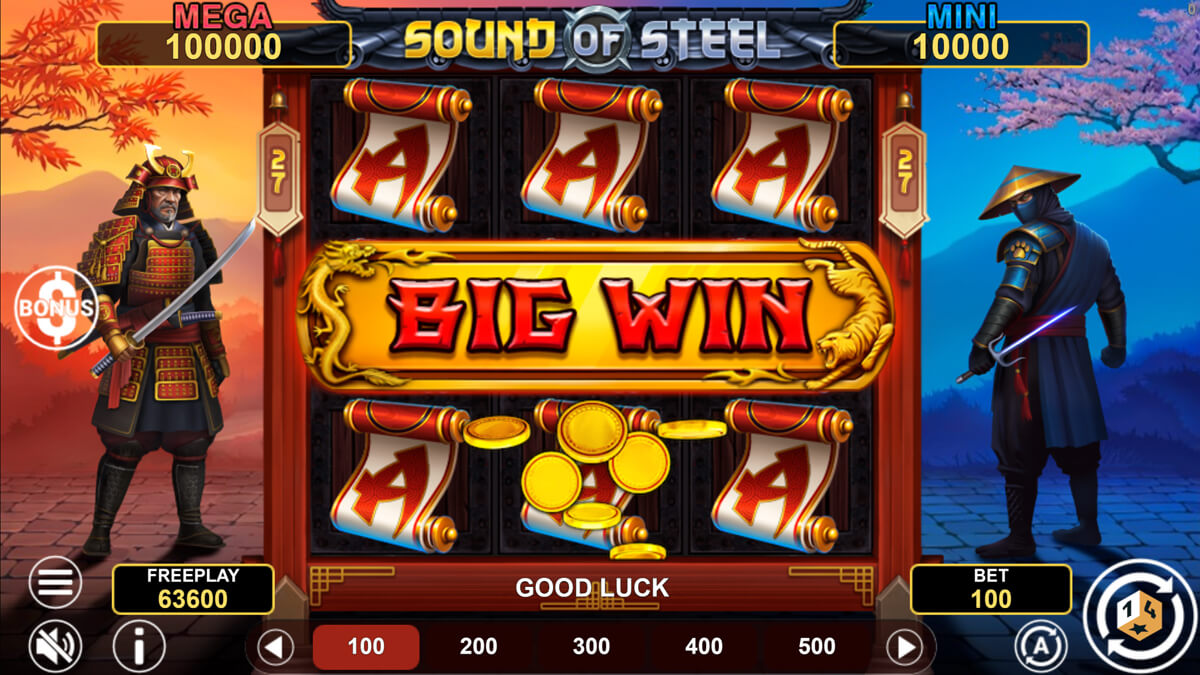Open the game info page
The height and width of the screenshot is (675, 1200).
coord(139,647)
